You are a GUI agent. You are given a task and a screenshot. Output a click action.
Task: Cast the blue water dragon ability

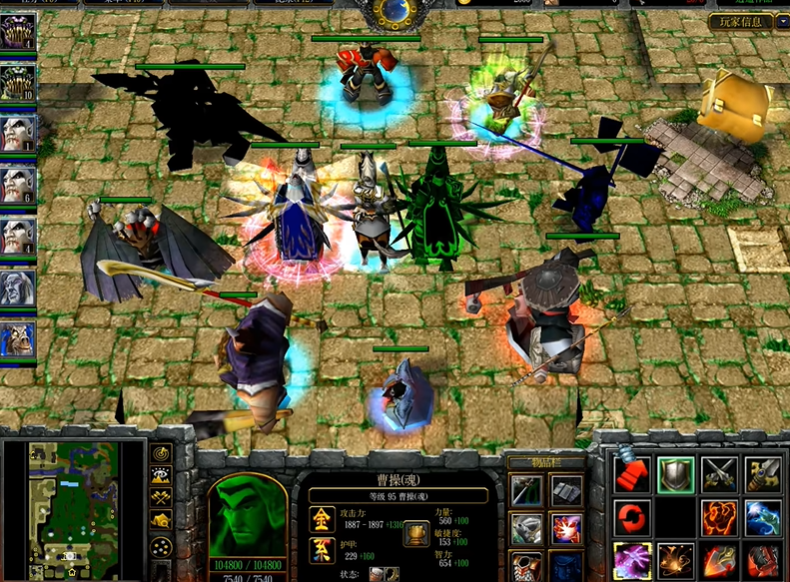pyautogui.click(x=763, y=518)
